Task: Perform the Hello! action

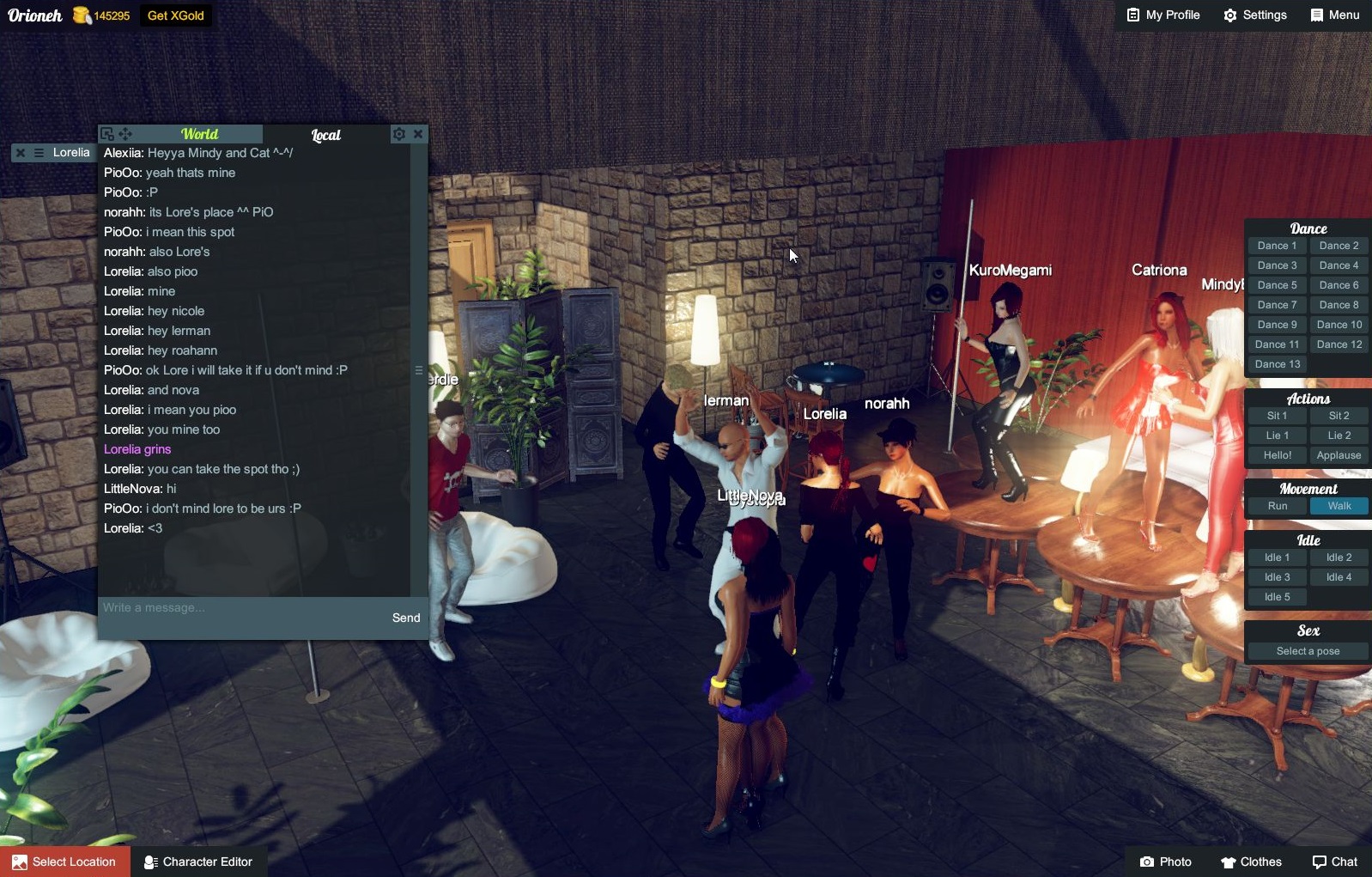Action: 1277,455
